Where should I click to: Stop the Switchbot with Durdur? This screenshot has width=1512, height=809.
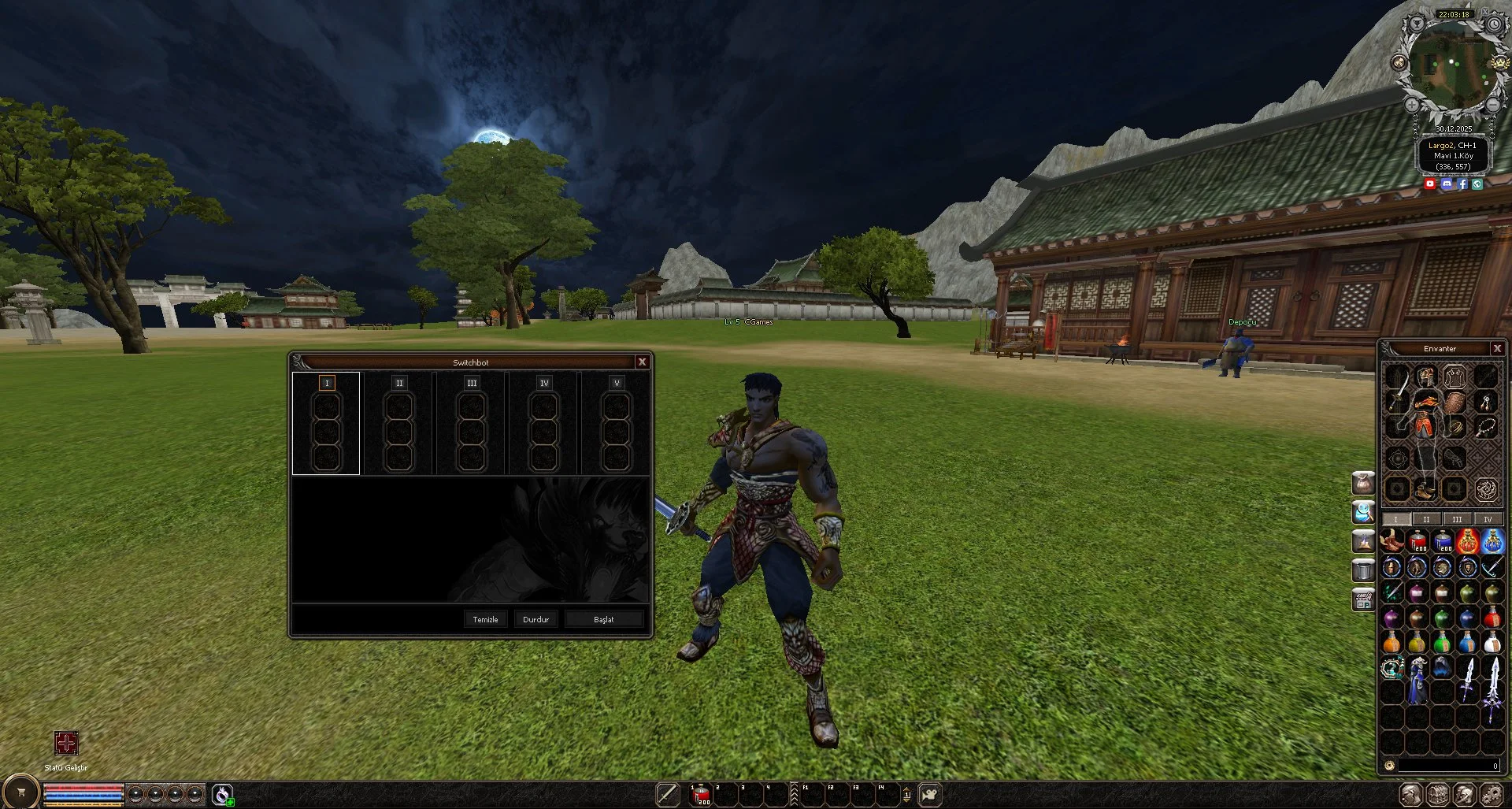pos(535,619)
